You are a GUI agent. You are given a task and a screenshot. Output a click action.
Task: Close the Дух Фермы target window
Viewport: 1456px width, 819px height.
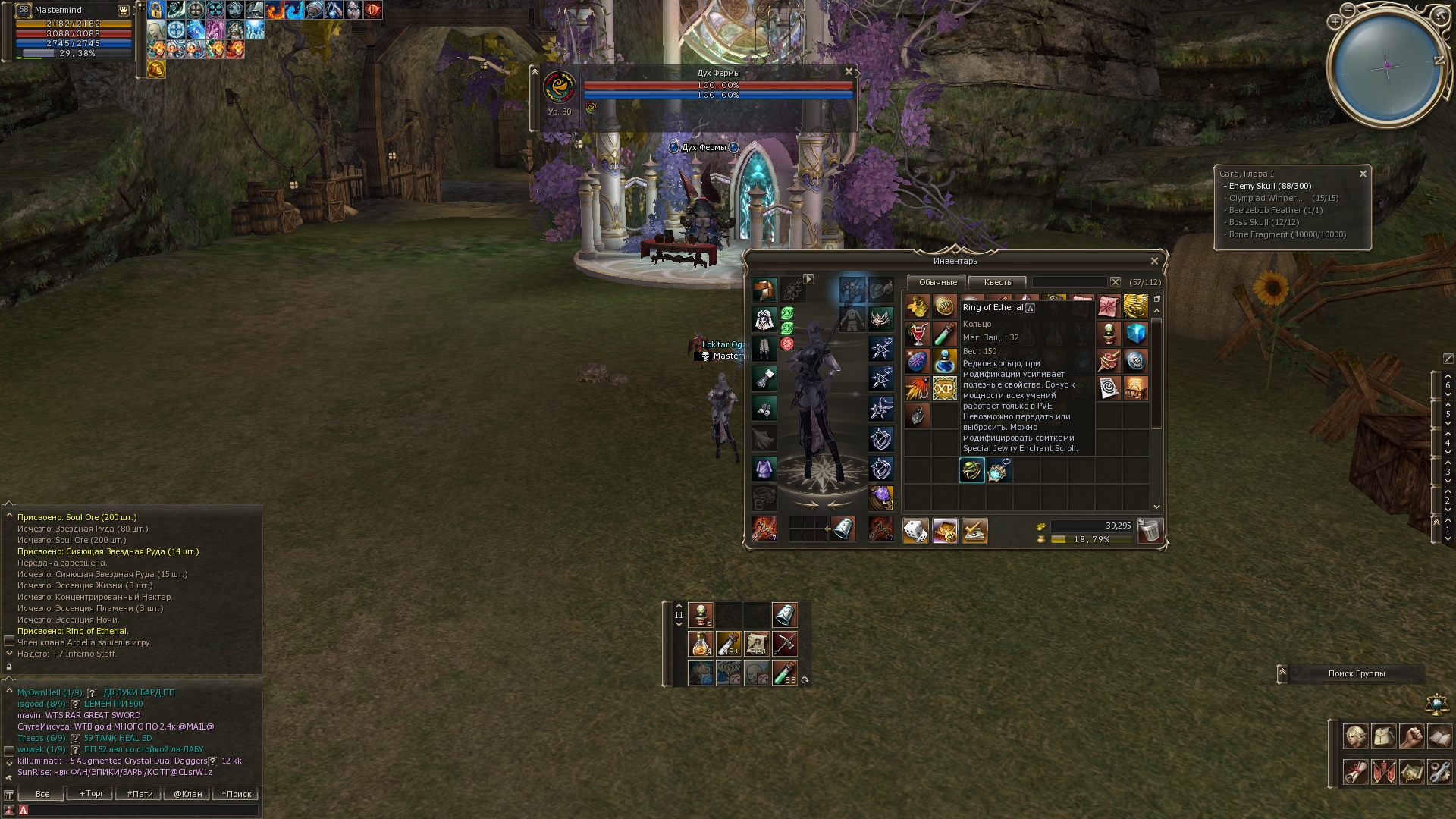(x=849, y=72)
